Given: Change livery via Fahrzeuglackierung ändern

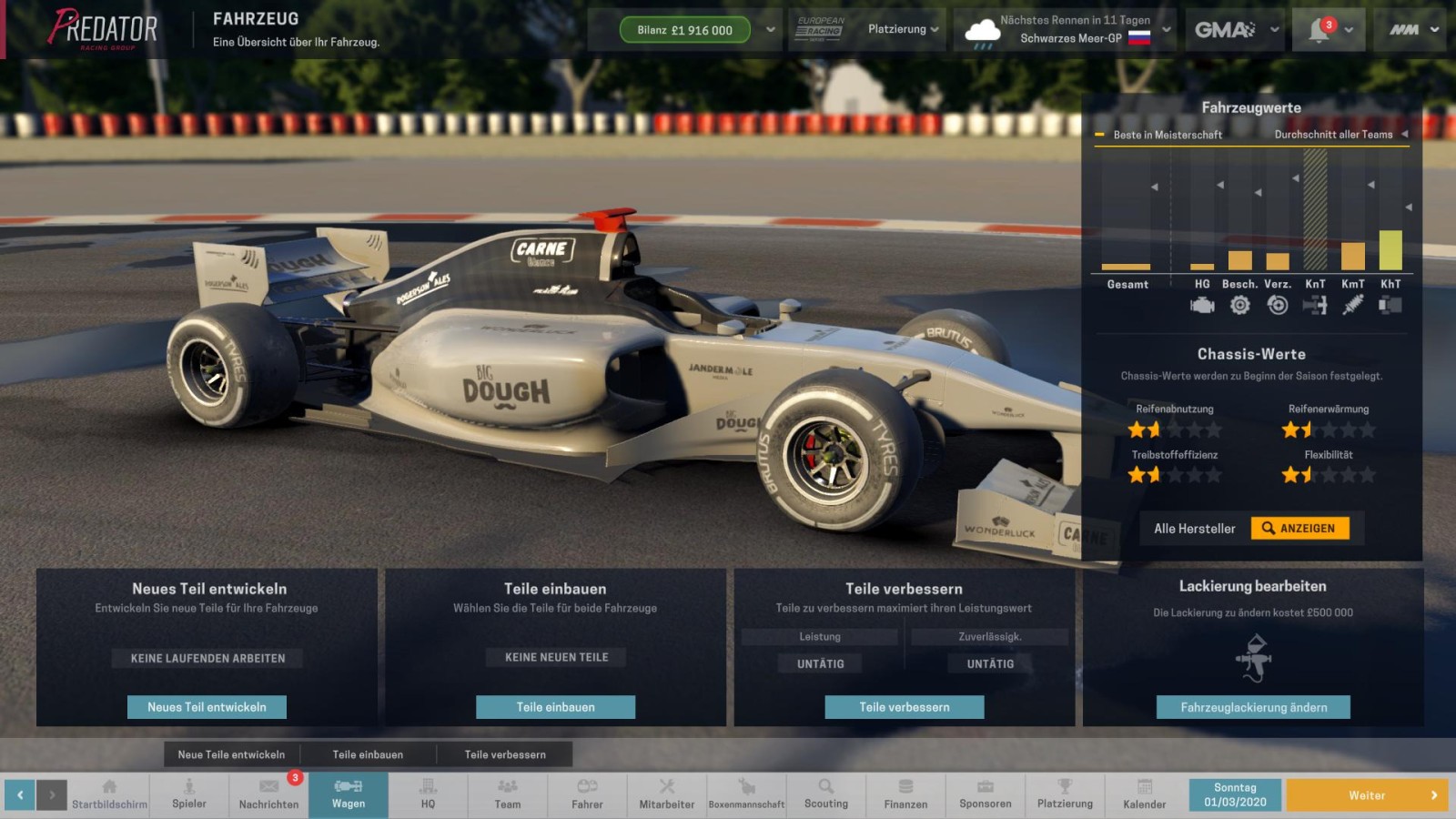Looking at the screenshot, I should 1253,707.
